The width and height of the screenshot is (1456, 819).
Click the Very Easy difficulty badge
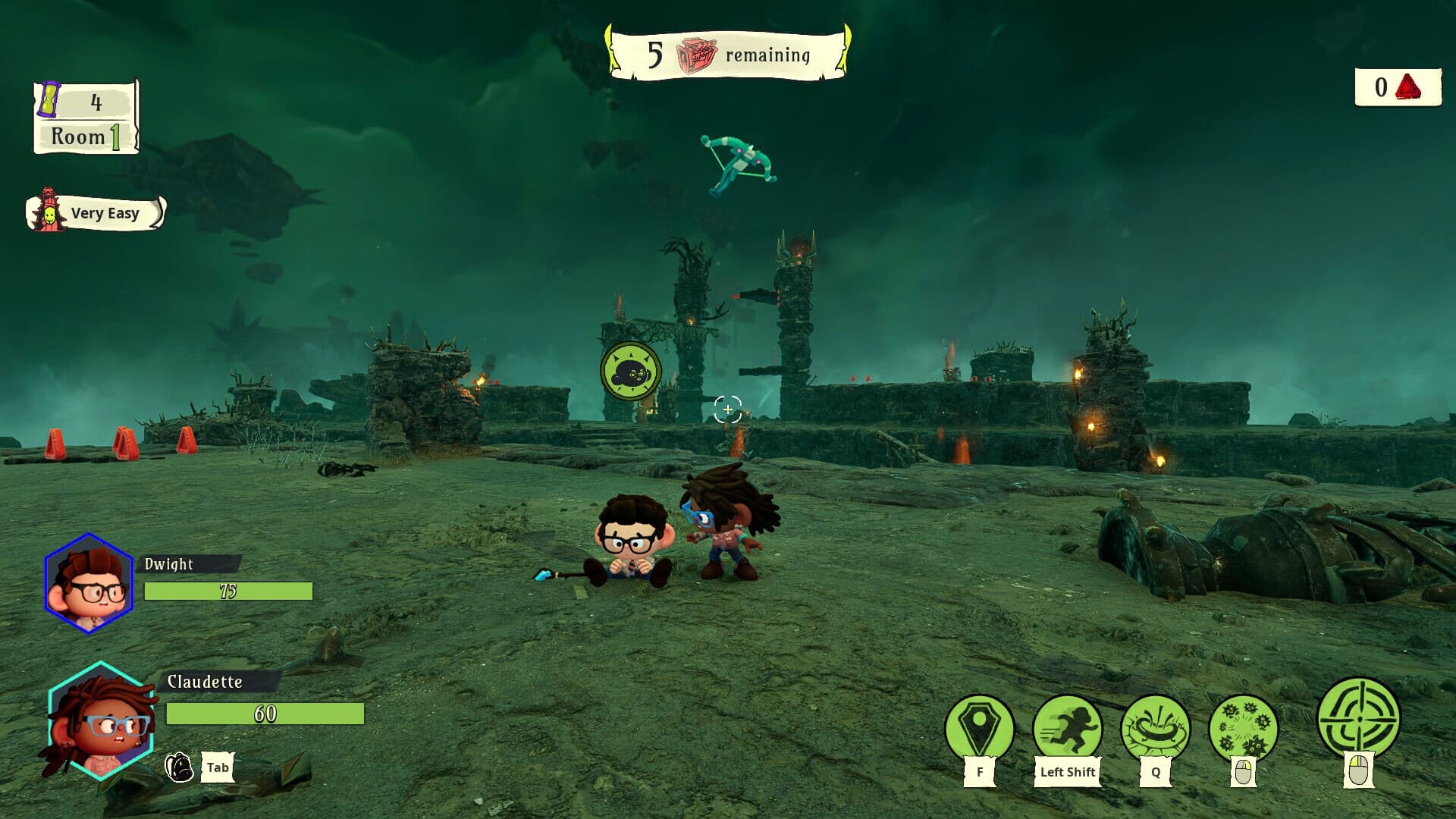click(x=96, y=213)
